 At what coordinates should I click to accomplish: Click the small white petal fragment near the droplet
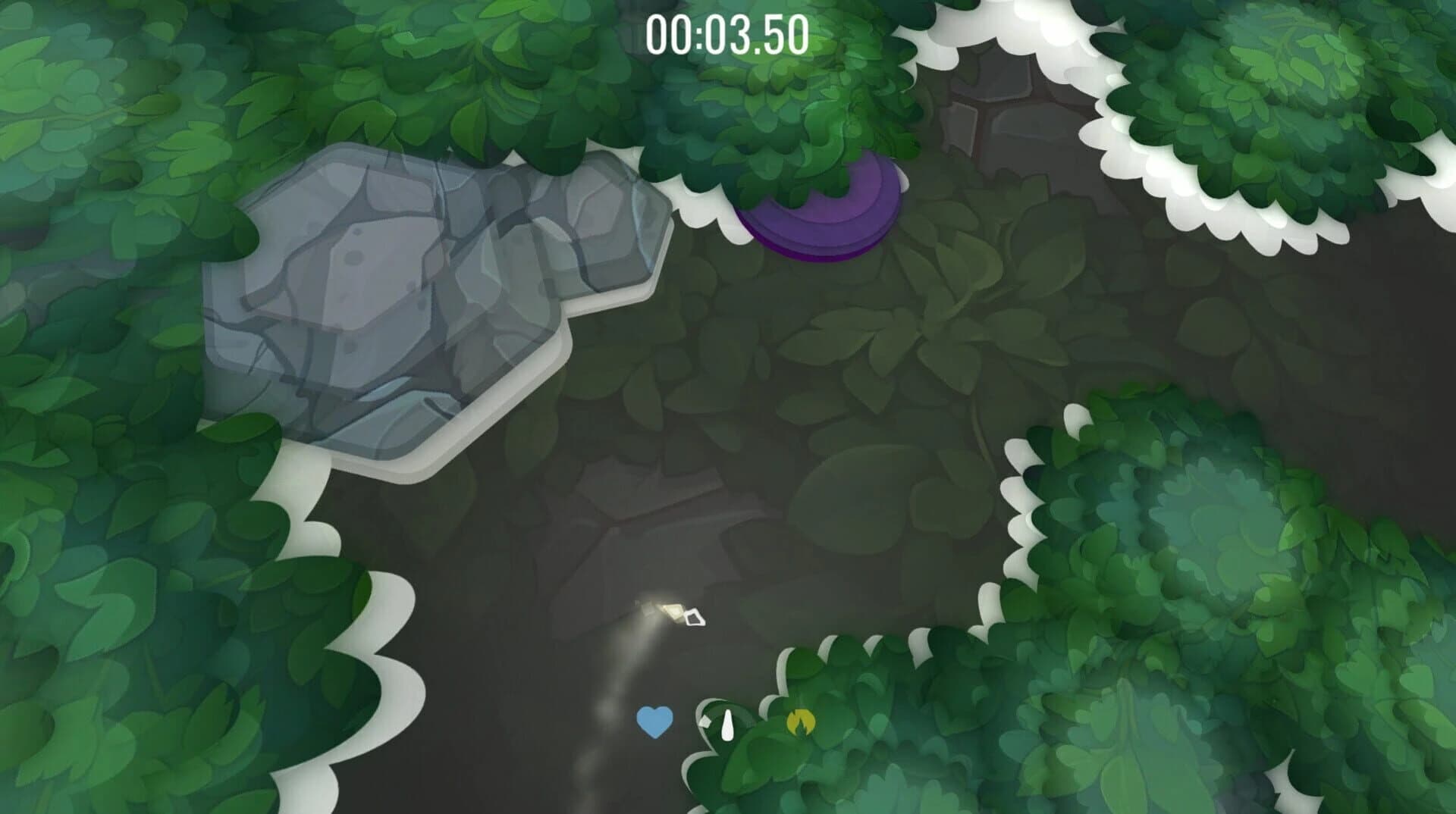(704, 720)
